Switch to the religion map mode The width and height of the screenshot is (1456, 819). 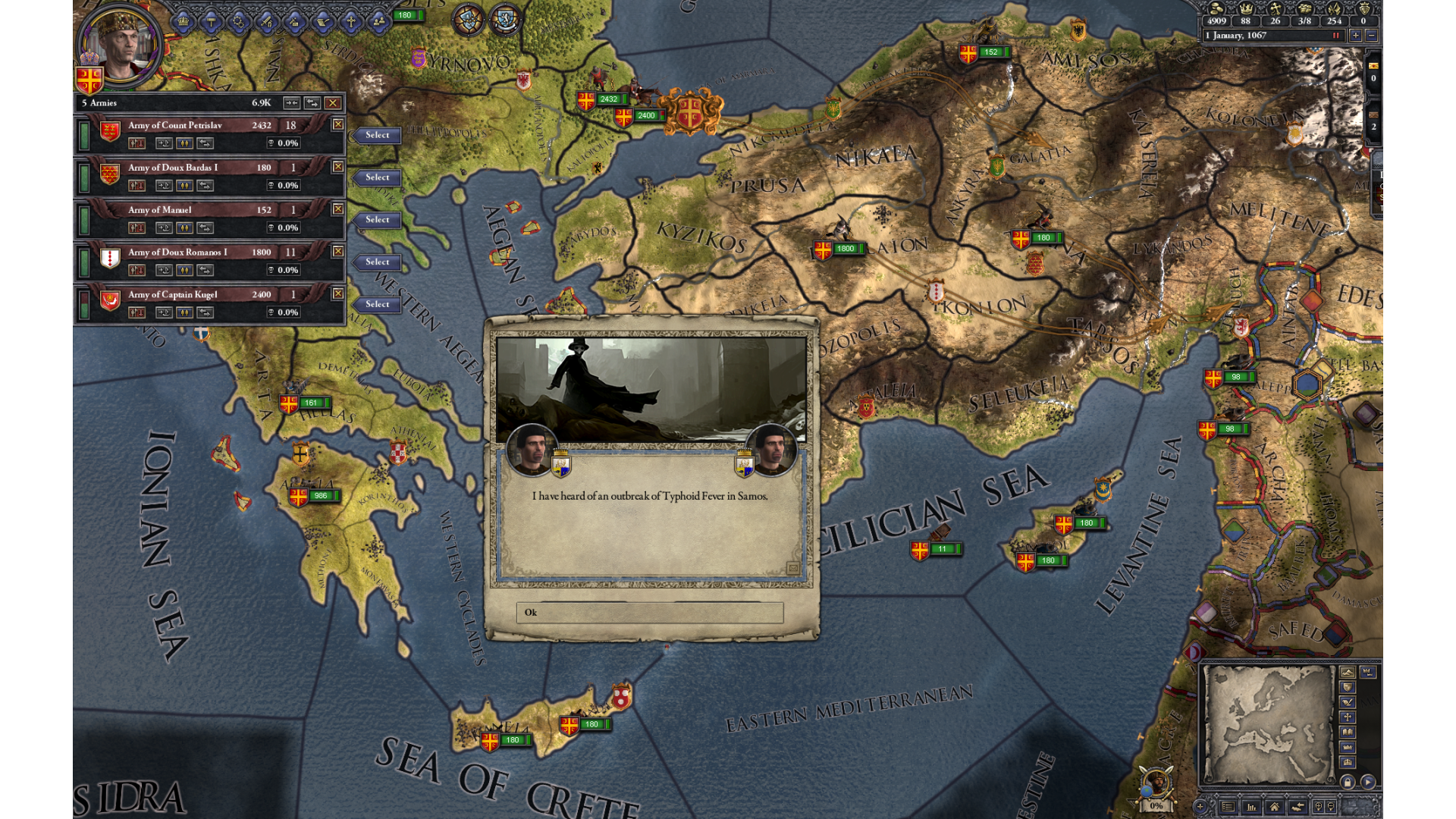coord(1348,717)
